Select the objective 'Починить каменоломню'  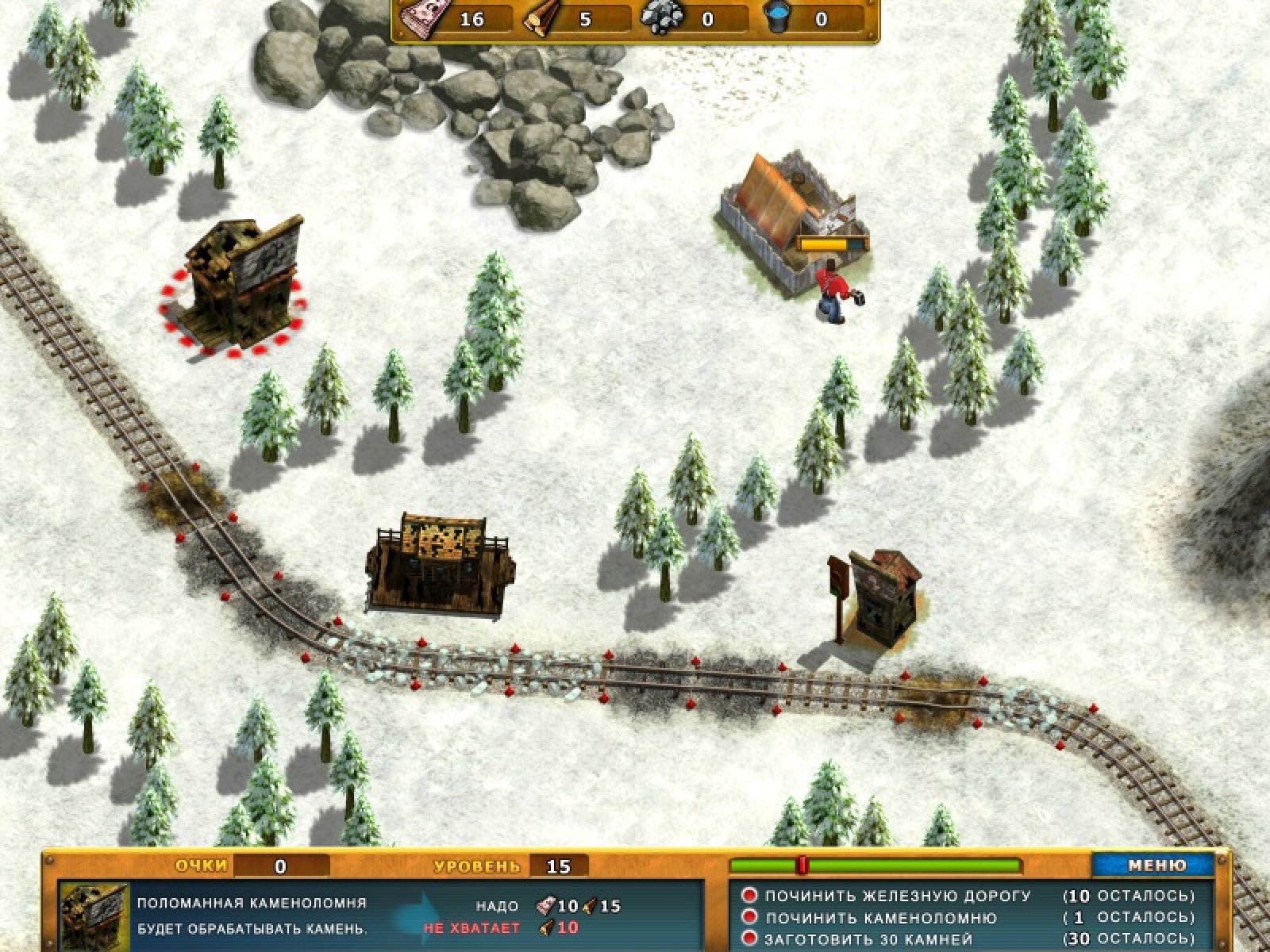(x=880, y=918)
